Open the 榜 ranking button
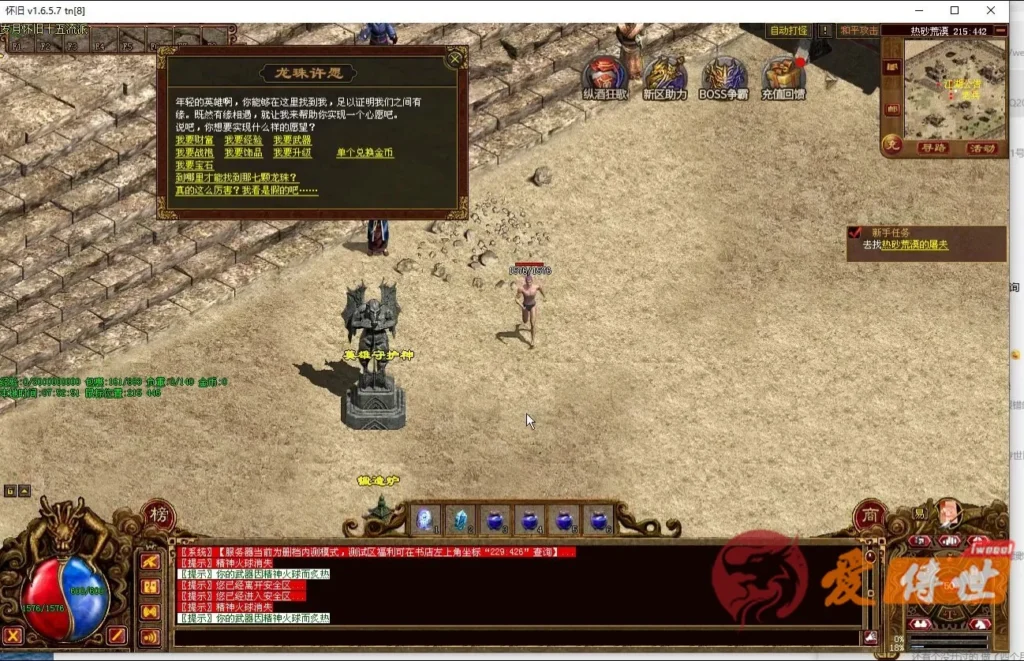Screen dimensions: 1024x661 pos(158,516)
